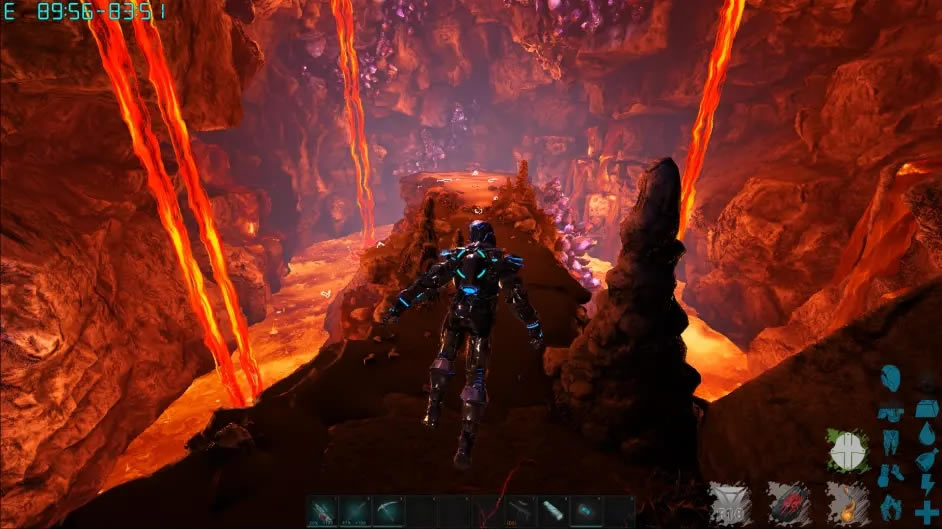The height and width of the screenshot is (529, 942).
Task: Select the pickaxe hotbar slot
Action: point(390,510)
